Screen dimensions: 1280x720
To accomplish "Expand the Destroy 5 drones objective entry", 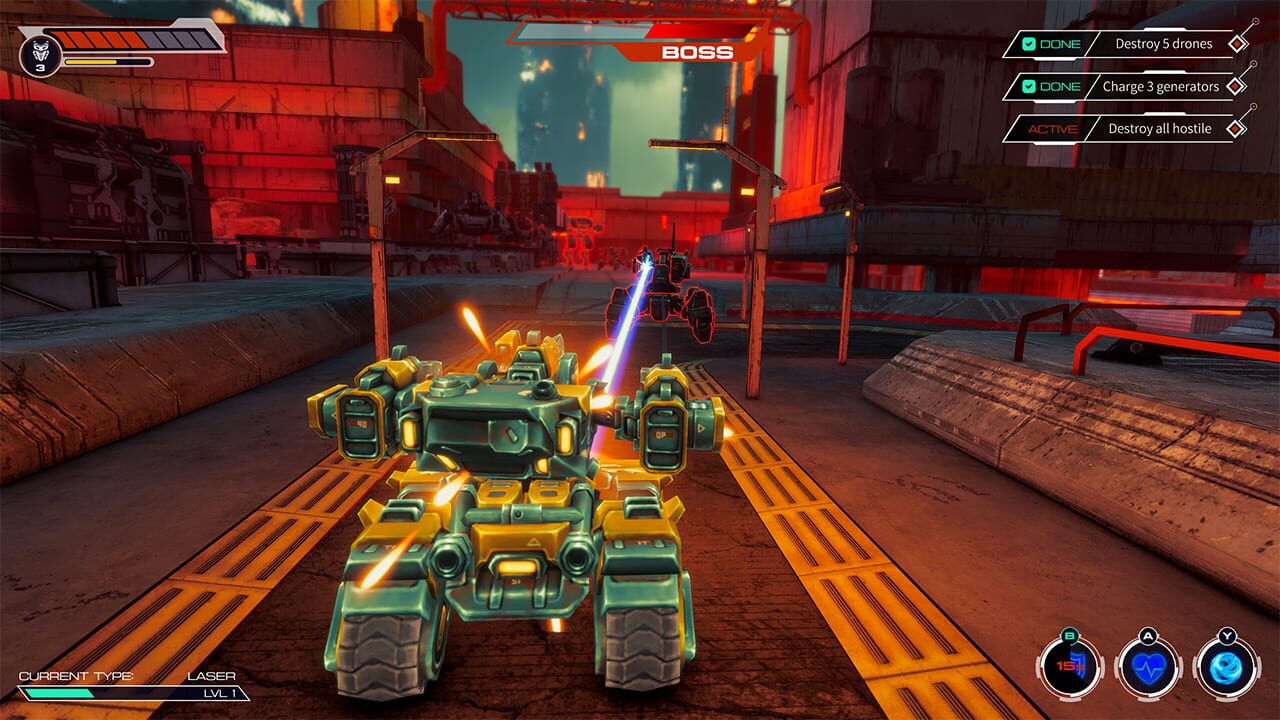I will pyautogui.click(x=1166, y=44).
